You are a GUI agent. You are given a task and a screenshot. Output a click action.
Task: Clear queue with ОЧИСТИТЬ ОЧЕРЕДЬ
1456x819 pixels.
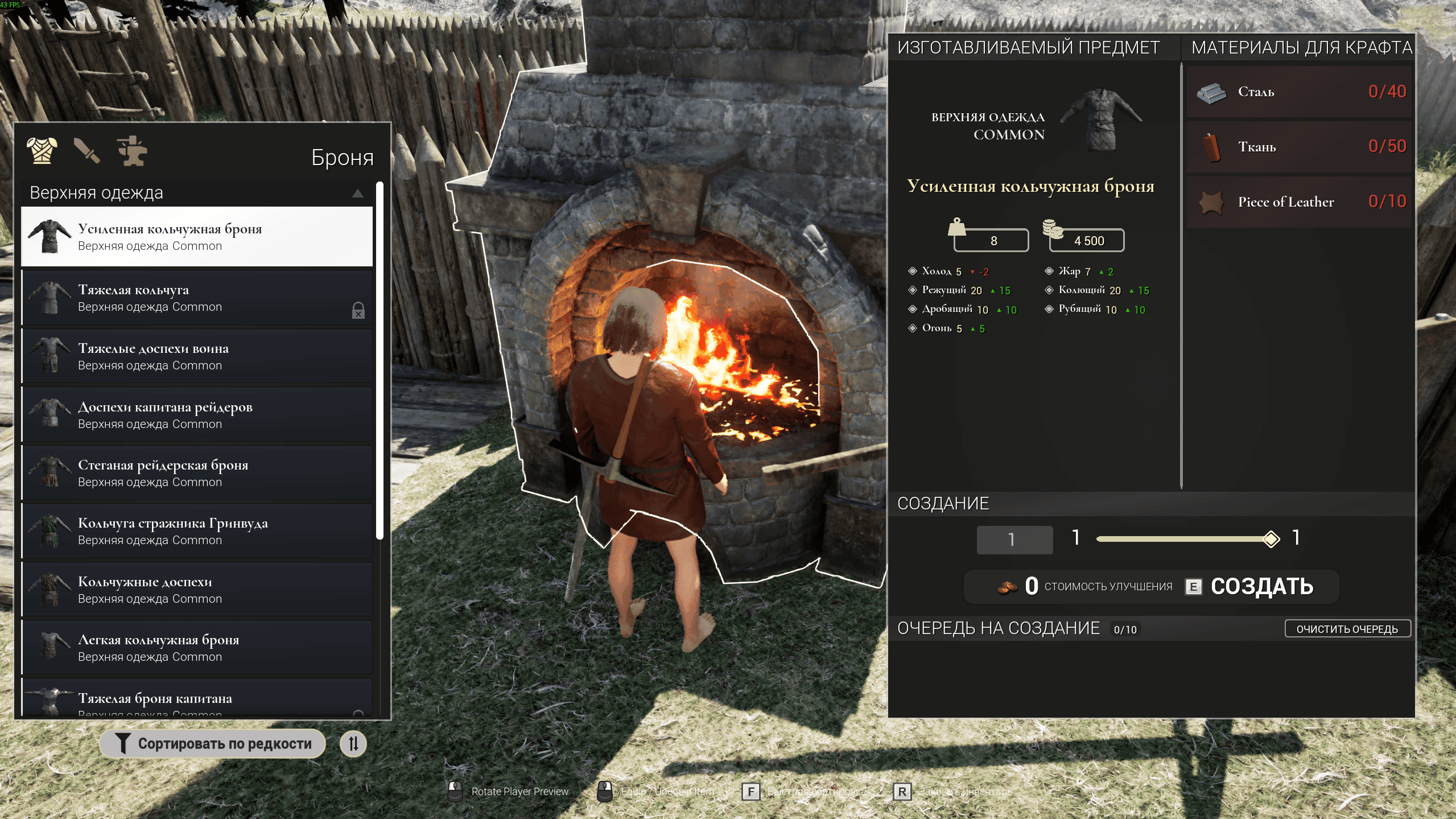1347,629
